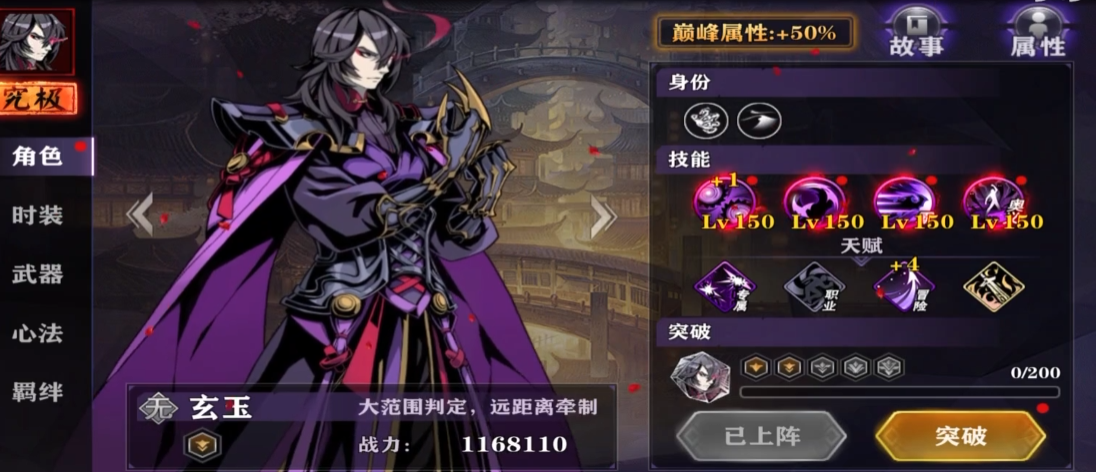Screen dimensions: 1096x472
Task: Click the 突破 breakthrough button
Action: coord(960,436)
